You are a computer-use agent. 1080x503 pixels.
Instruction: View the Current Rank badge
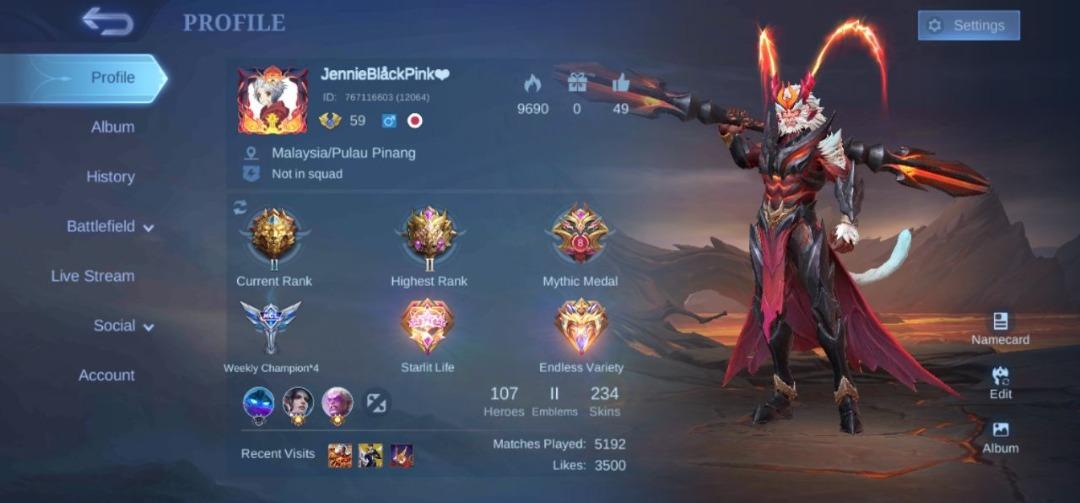(x=274, y=237)
